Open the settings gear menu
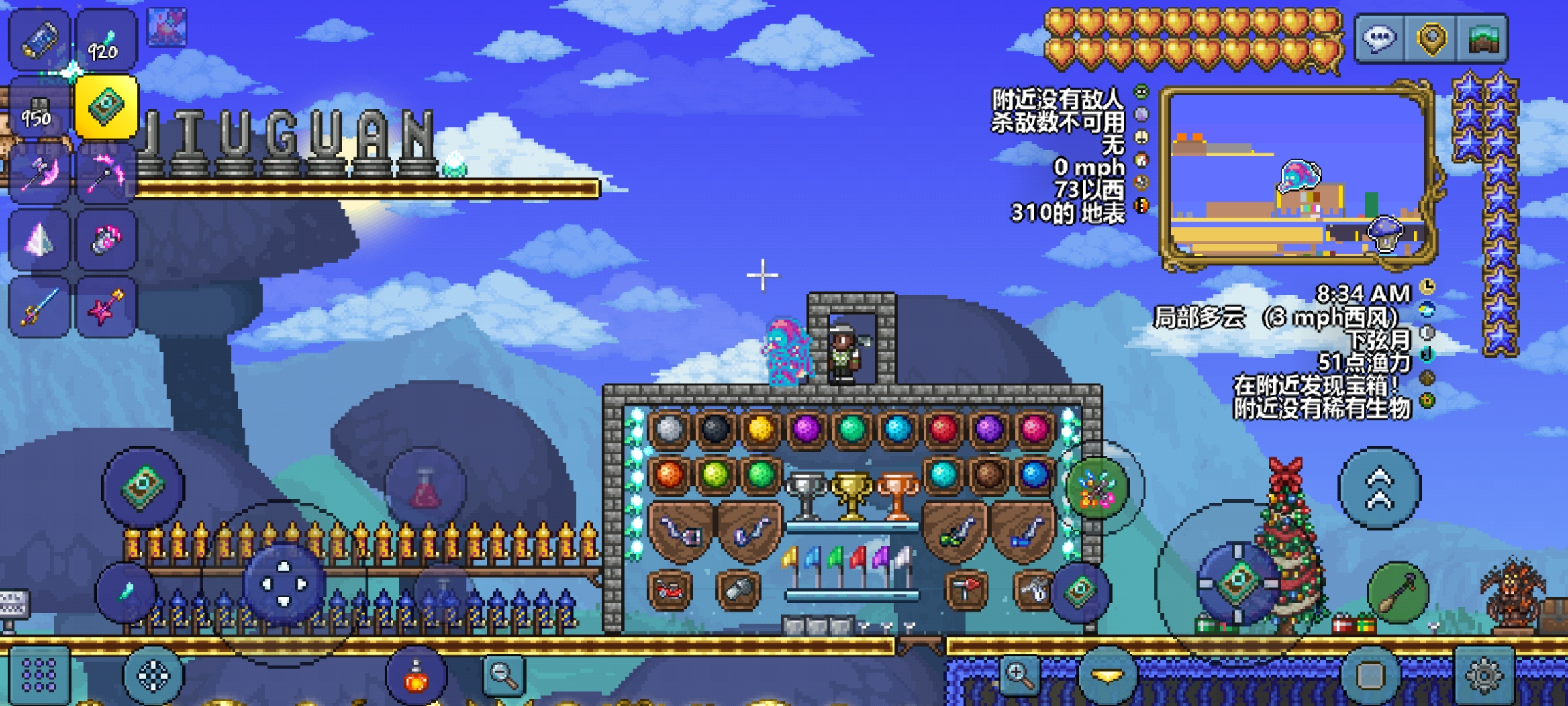Viewport: 1568px width, 706px height. [x=1484, y=675]
